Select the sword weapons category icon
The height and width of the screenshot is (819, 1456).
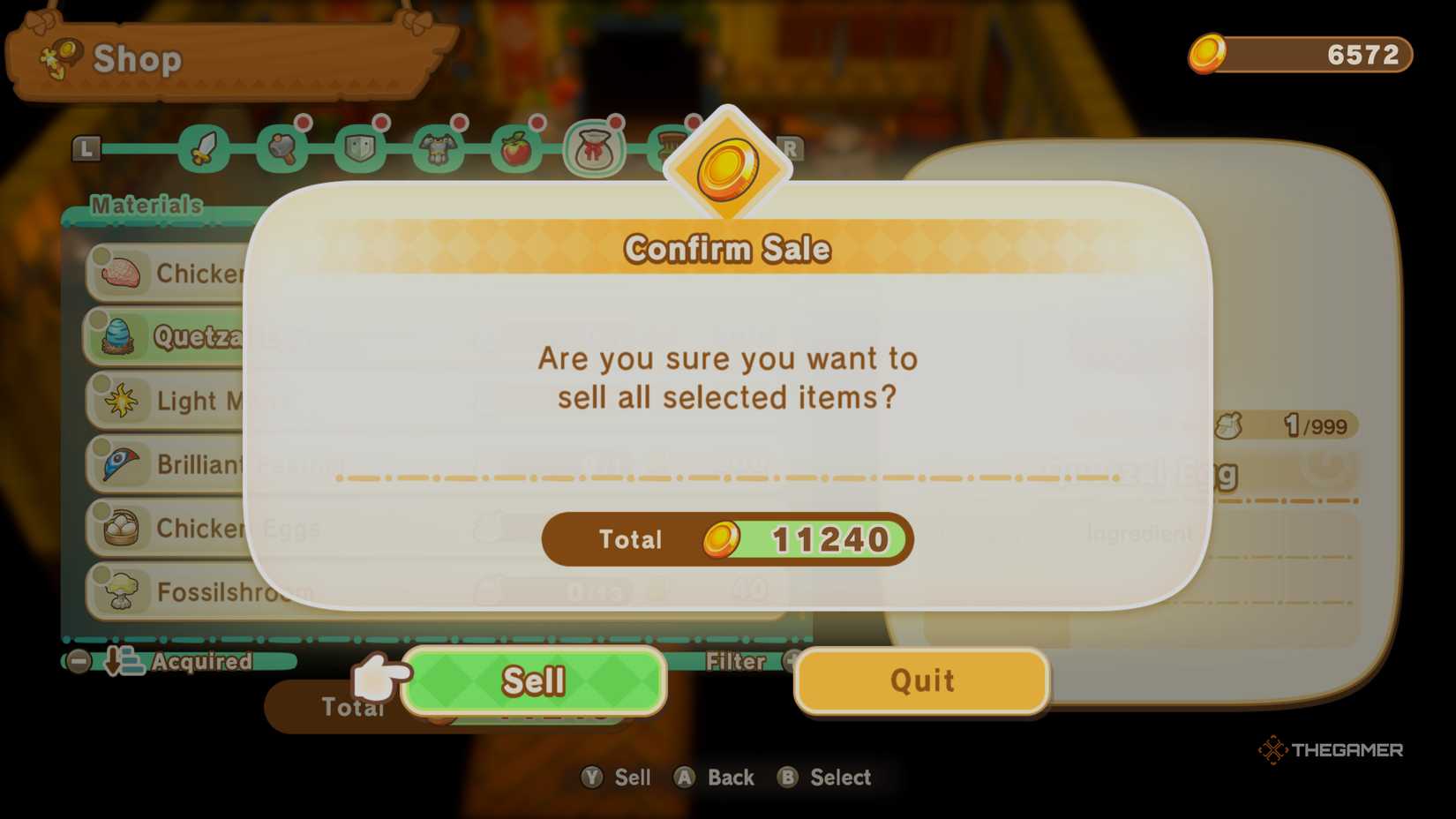[203, 148]
